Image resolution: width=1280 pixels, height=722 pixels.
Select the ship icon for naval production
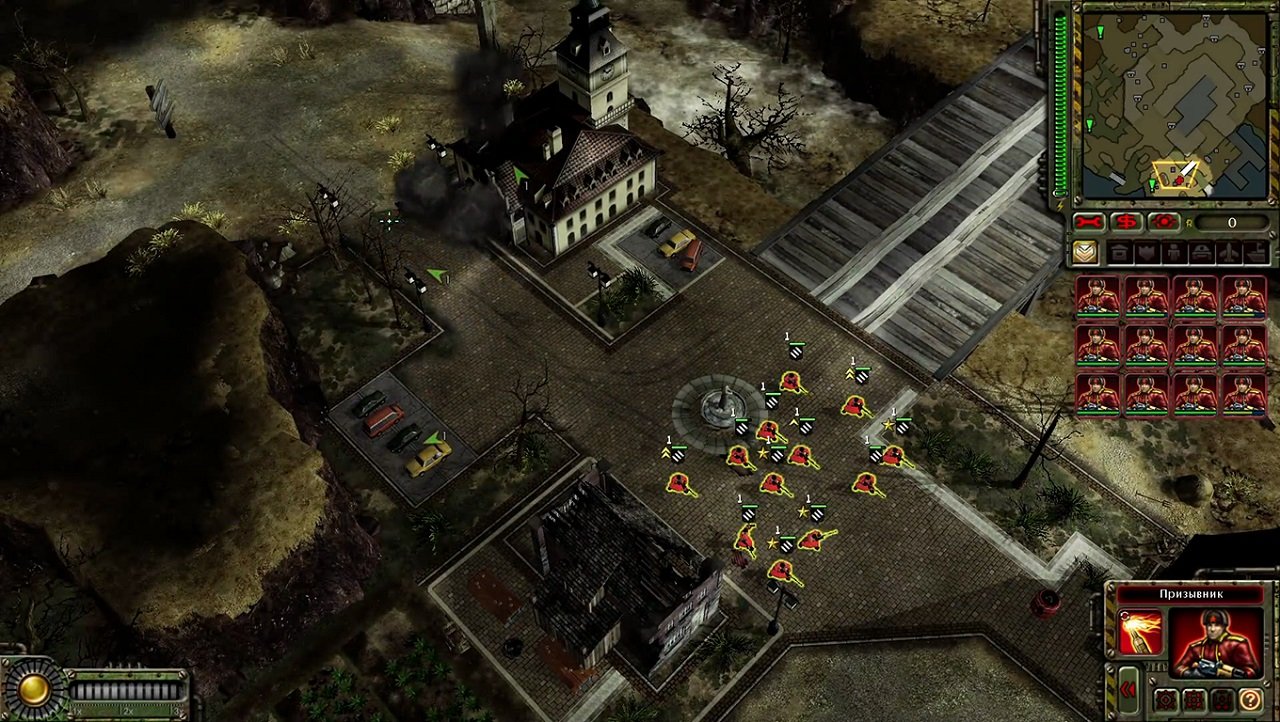tap(1258, 251)
